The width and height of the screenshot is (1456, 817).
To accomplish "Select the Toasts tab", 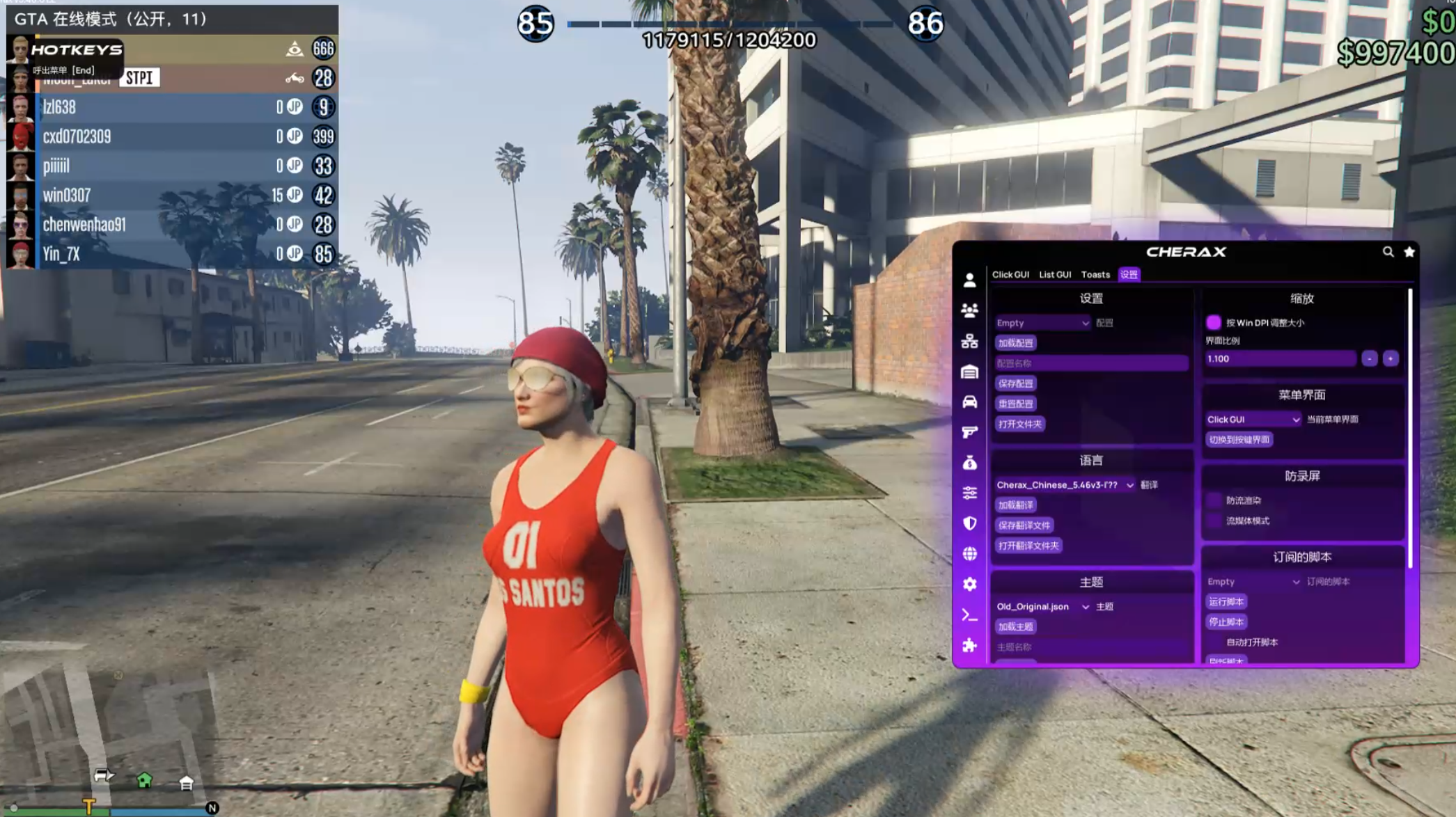I will [x=1095, y=274].
